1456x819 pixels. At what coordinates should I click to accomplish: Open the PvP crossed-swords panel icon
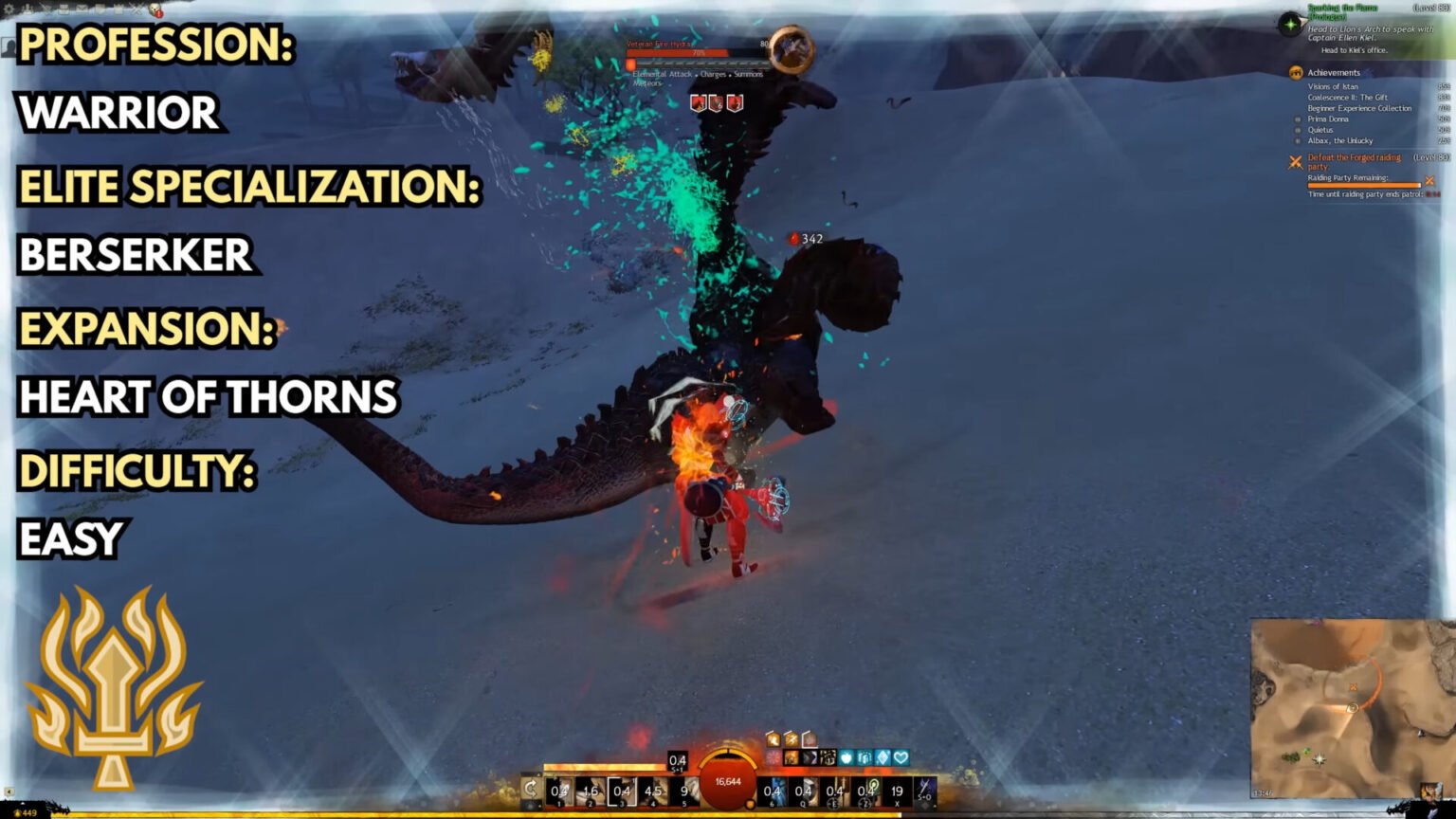[x=136, y=8]
